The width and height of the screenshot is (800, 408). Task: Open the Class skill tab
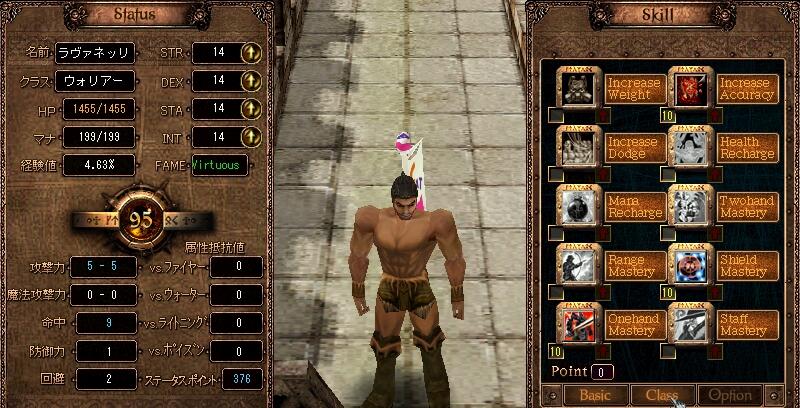(x=663, y=395)
